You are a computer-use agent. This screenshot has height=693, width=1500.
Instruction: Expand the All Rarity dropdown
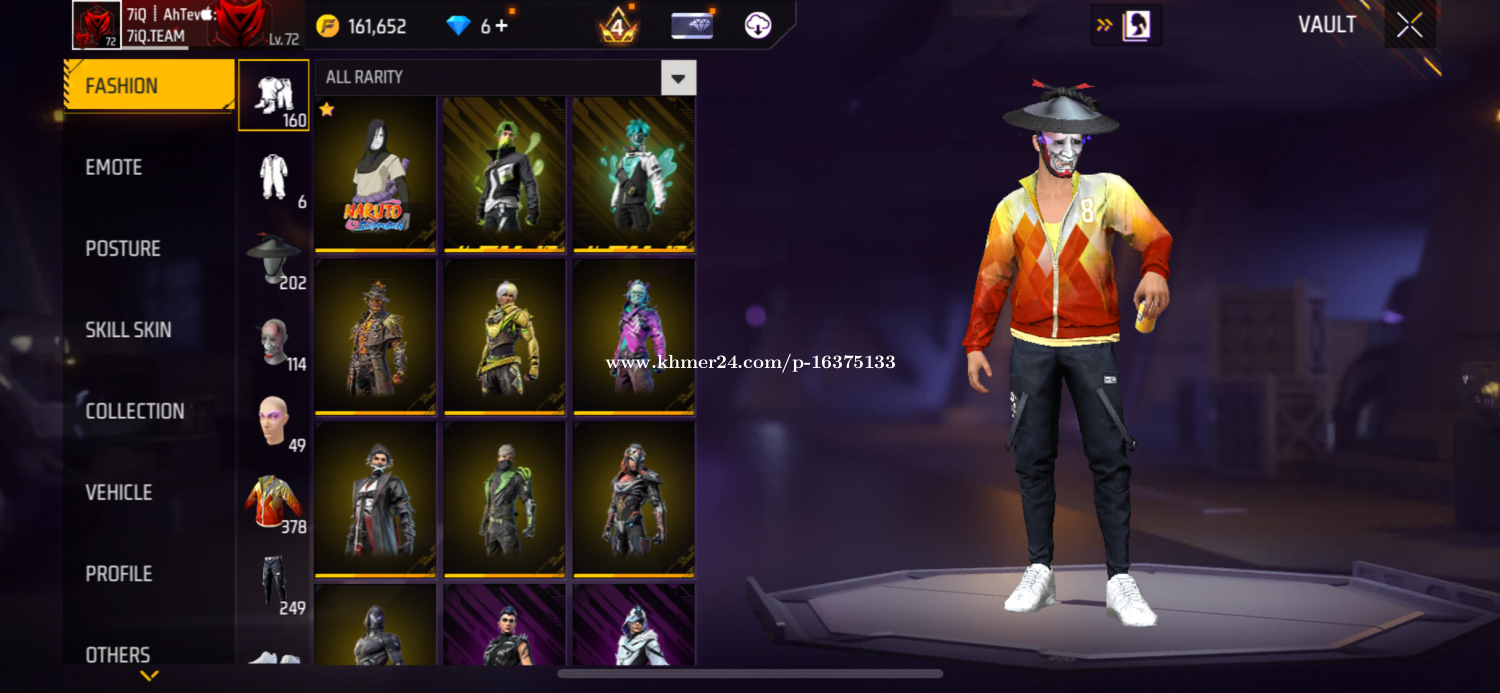(678, 78)
